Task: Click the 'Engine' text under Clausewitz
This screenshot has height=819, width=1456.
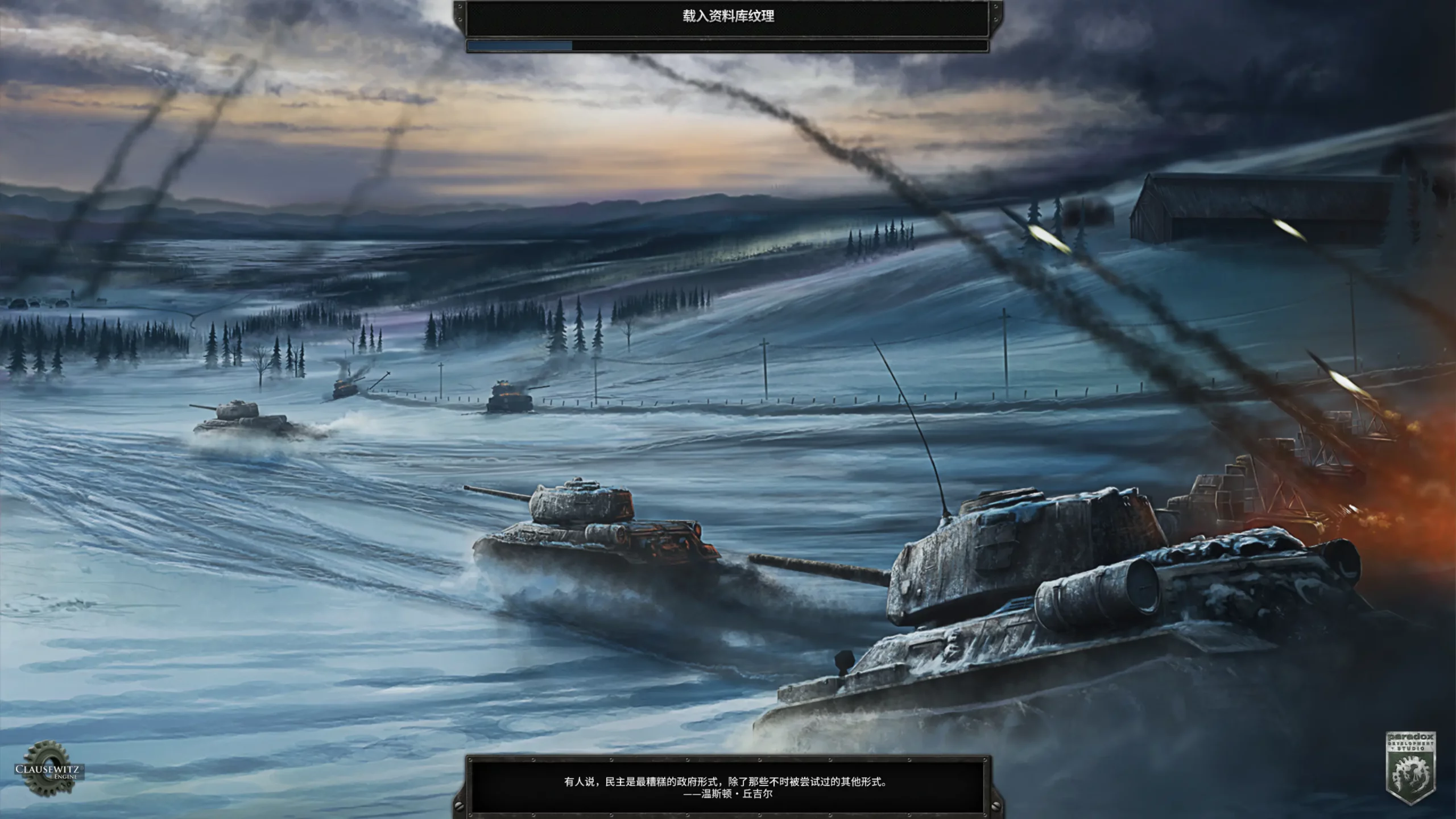Action: [x=65, y=777]
